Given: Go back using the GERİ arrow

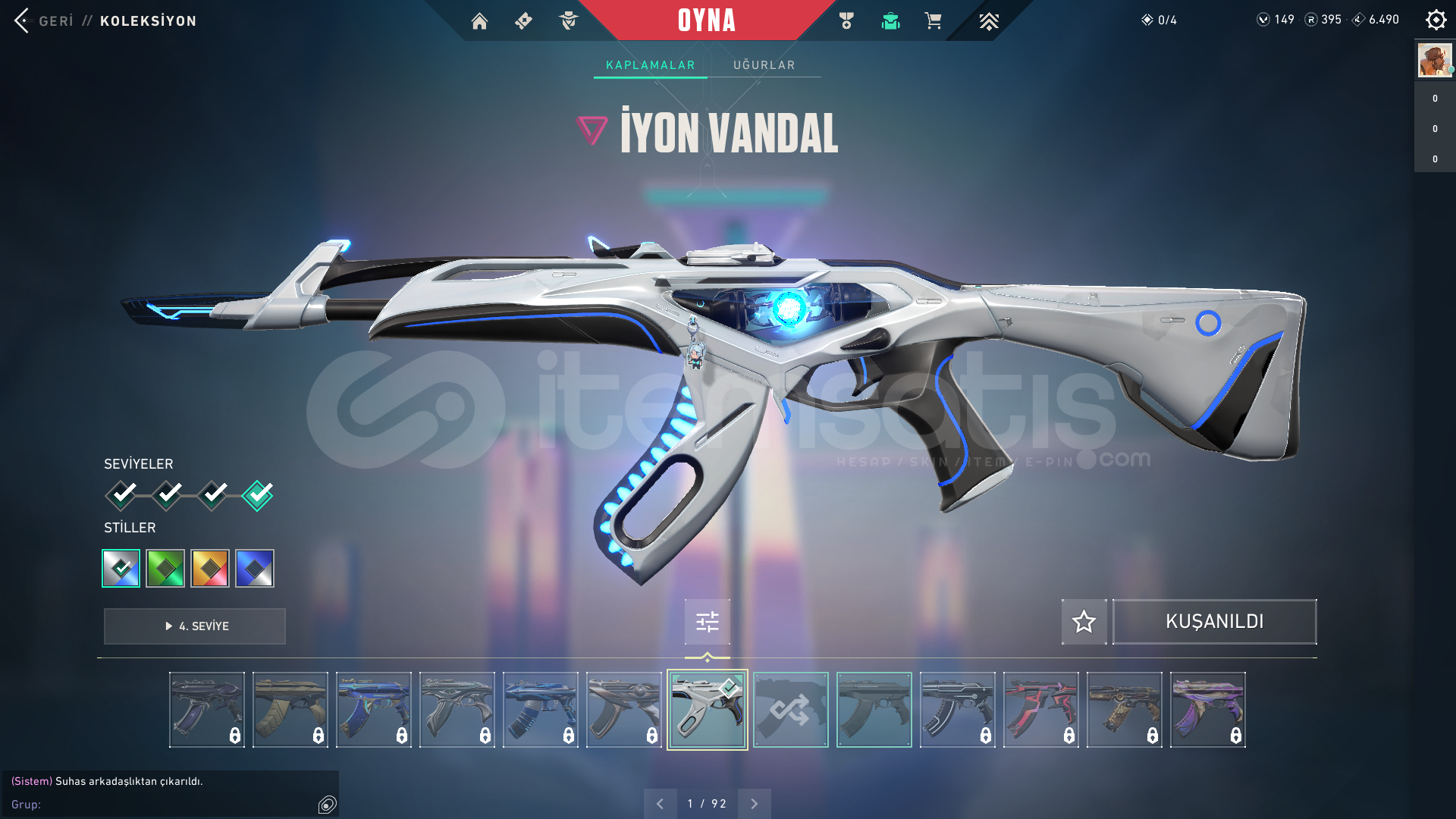Looking at the screenshot, I should tap(23, 20).
